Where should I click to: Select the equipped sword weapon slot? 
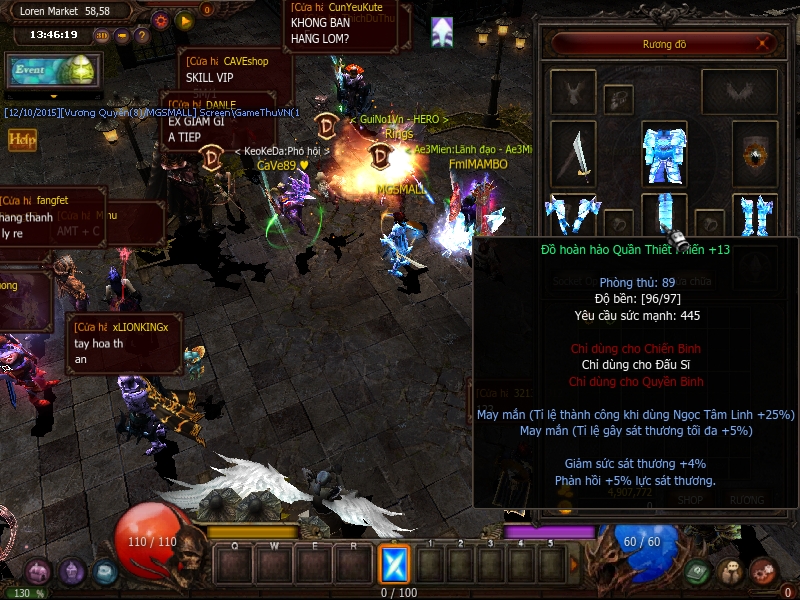point(573,155)
